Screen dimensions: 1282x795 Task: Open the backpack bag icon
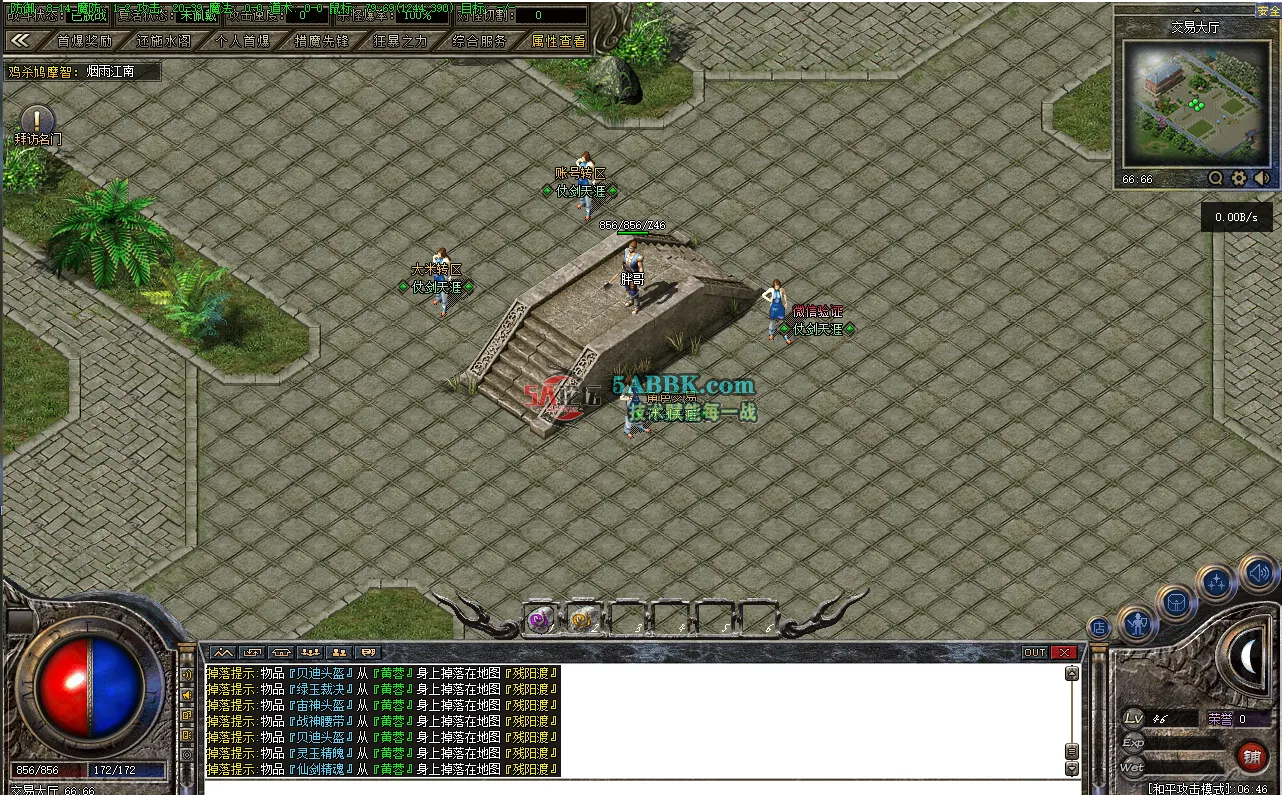tap(1177, 602)
